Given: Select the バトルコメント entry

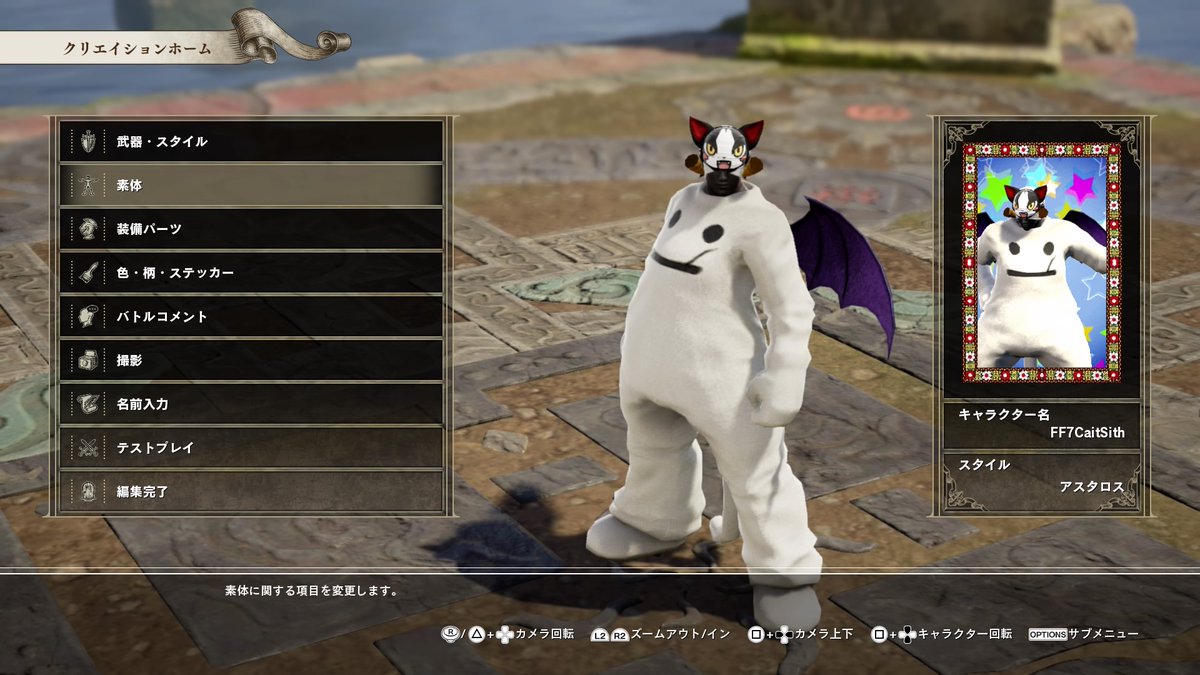Looking at the screenshot, I should point(250,316).
